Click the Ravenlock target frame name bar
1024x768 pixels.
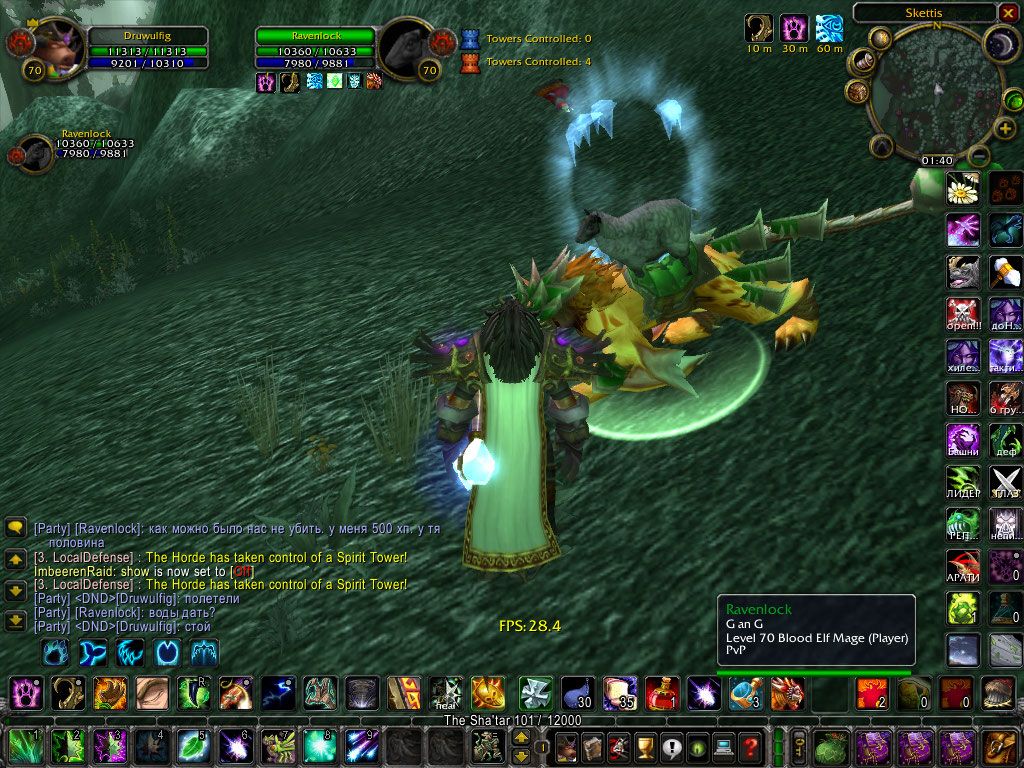(314, 36)
